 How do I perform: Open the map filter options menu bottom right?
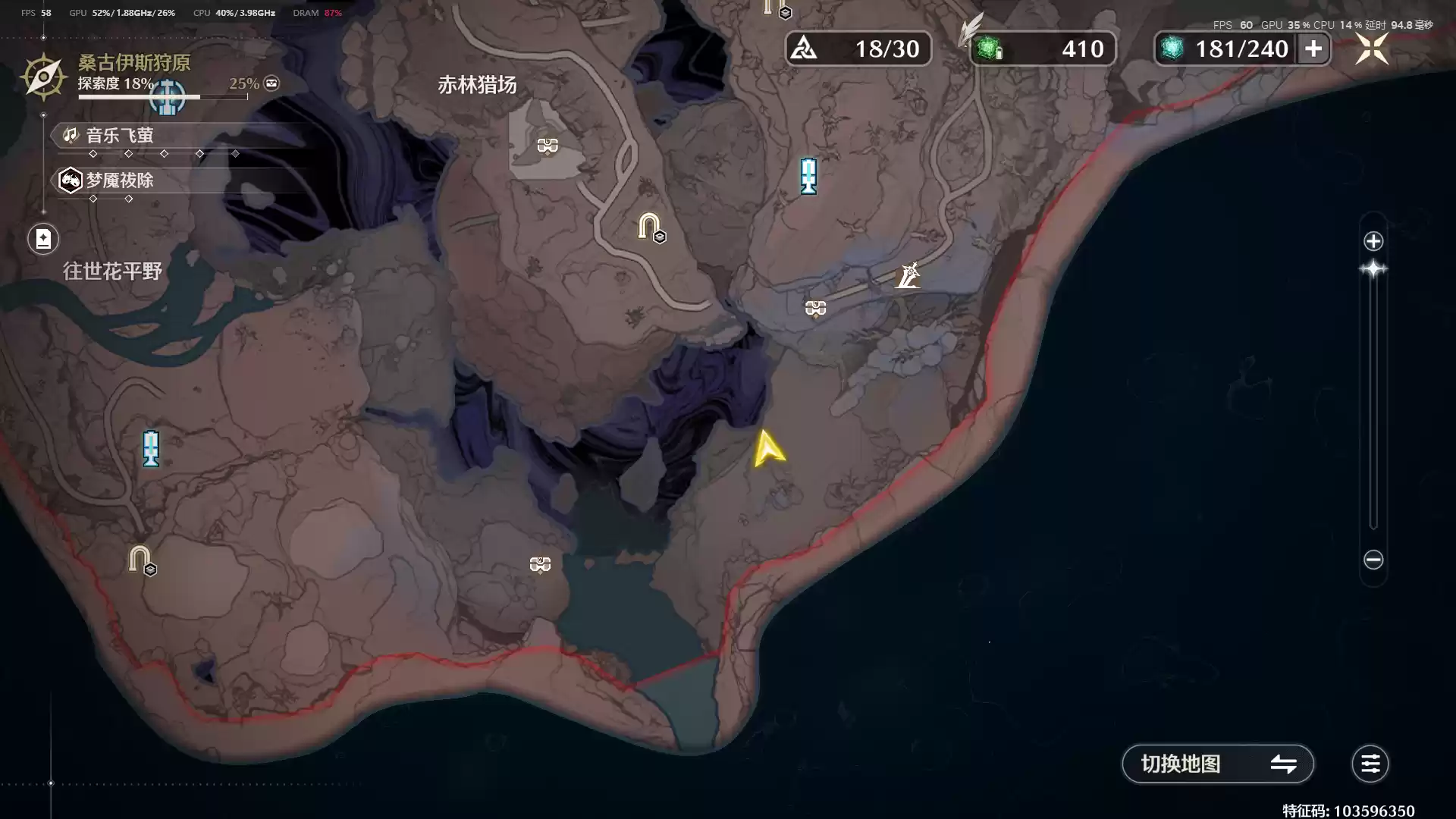tap(1370, 764)
